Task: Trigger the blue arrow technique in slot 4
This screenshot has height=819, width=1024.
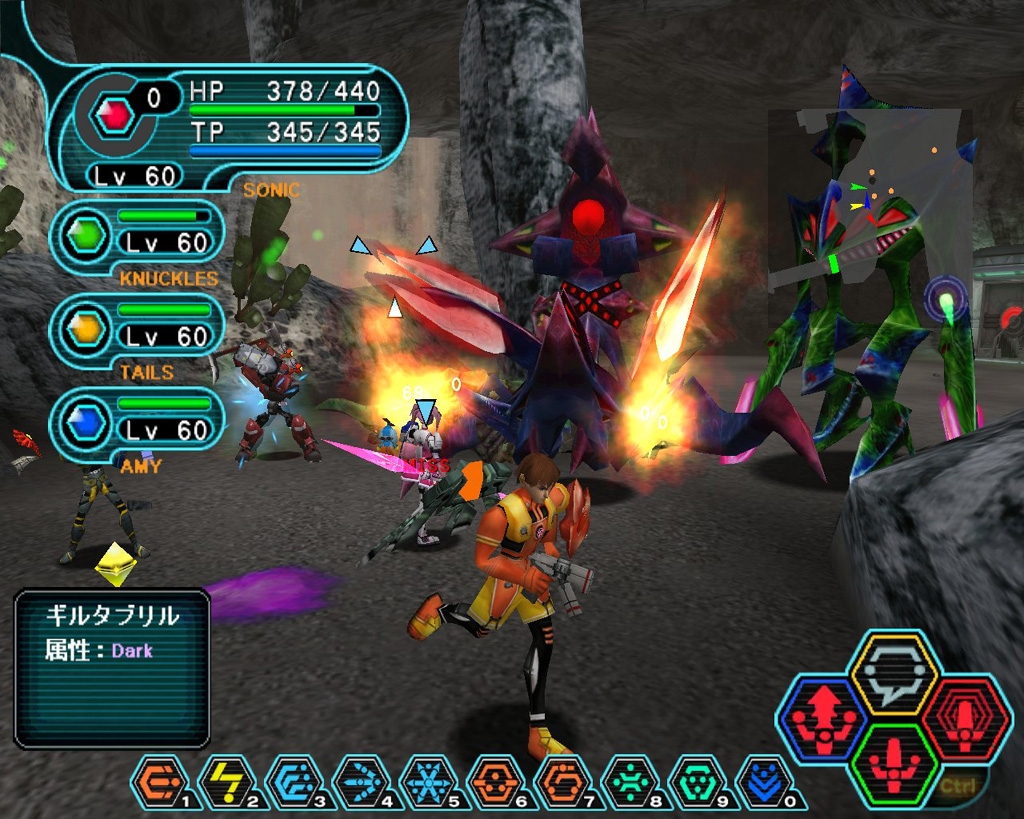Action: (x=363, y=781)
